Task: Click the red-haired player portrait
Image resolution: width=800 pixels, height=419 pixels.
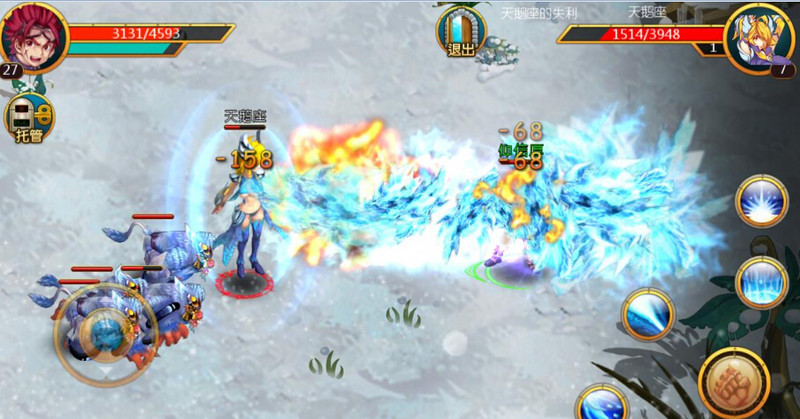Action: click(33, 36)
